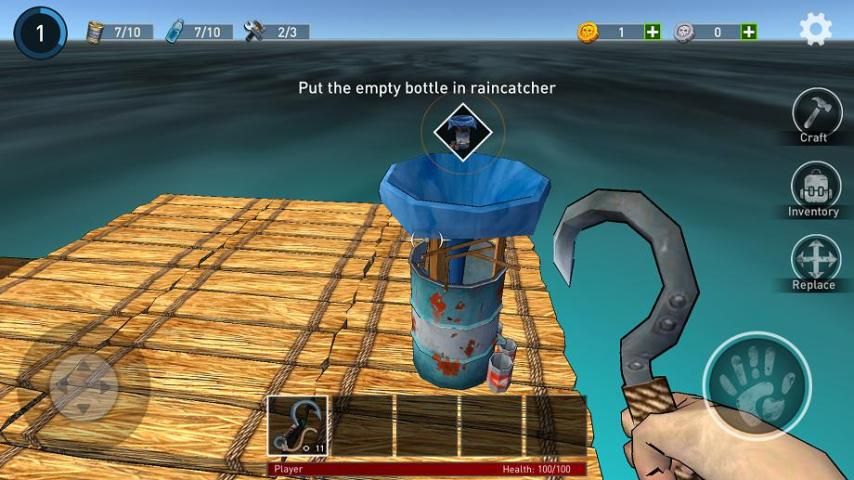Open the Inventory backpack

(813, 186)
